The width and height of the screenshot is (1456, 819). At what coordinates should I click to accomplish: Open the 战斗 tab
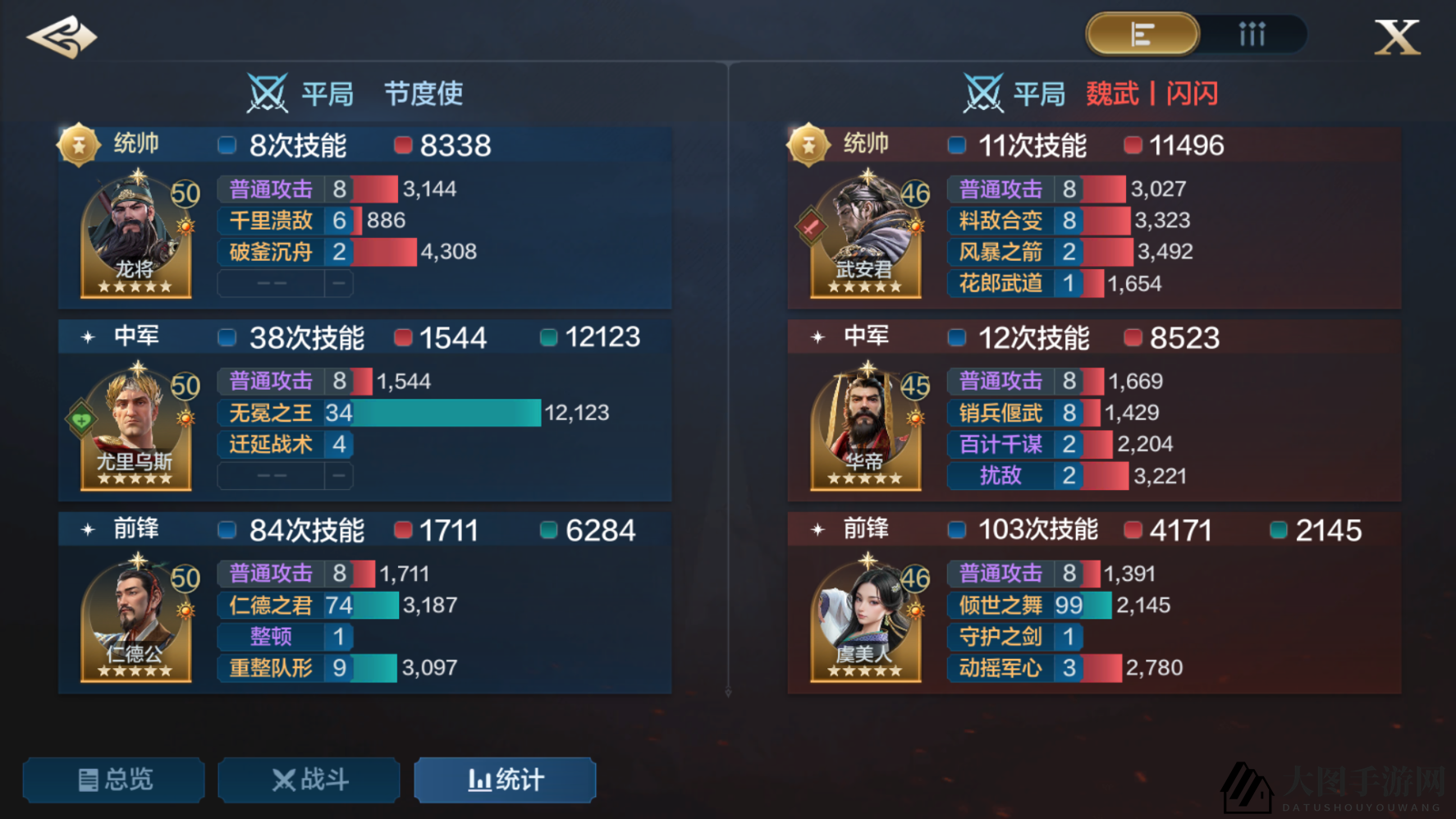click(309, 780)
